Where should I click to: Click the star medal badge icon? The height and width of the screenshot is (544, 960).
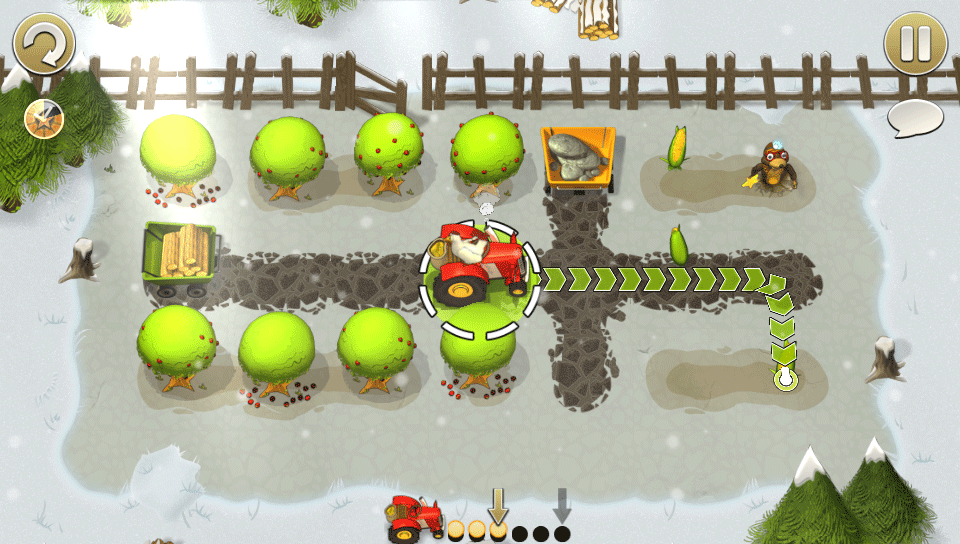pyautogui.click(x=43, y=118)
